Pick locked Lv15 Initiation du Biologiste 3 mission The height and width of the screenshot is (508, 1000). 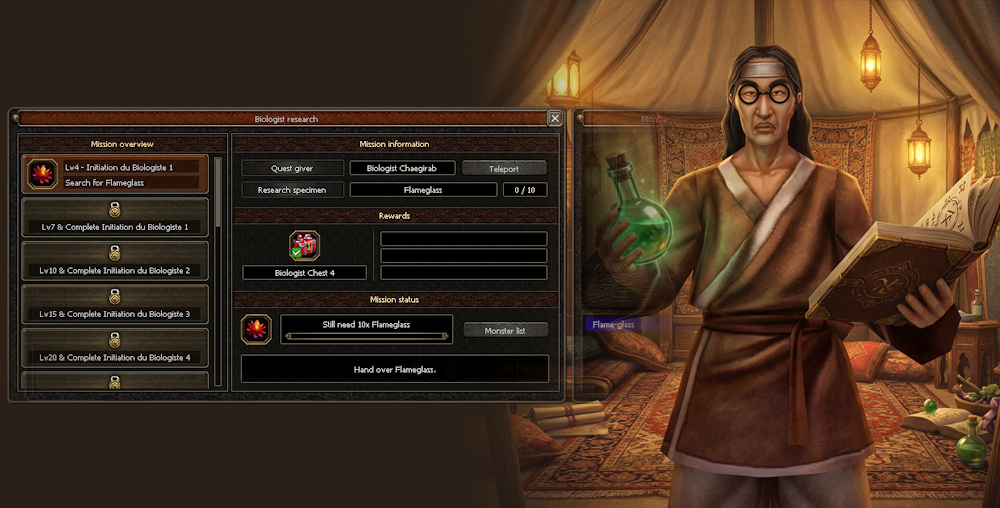(115, 304)
